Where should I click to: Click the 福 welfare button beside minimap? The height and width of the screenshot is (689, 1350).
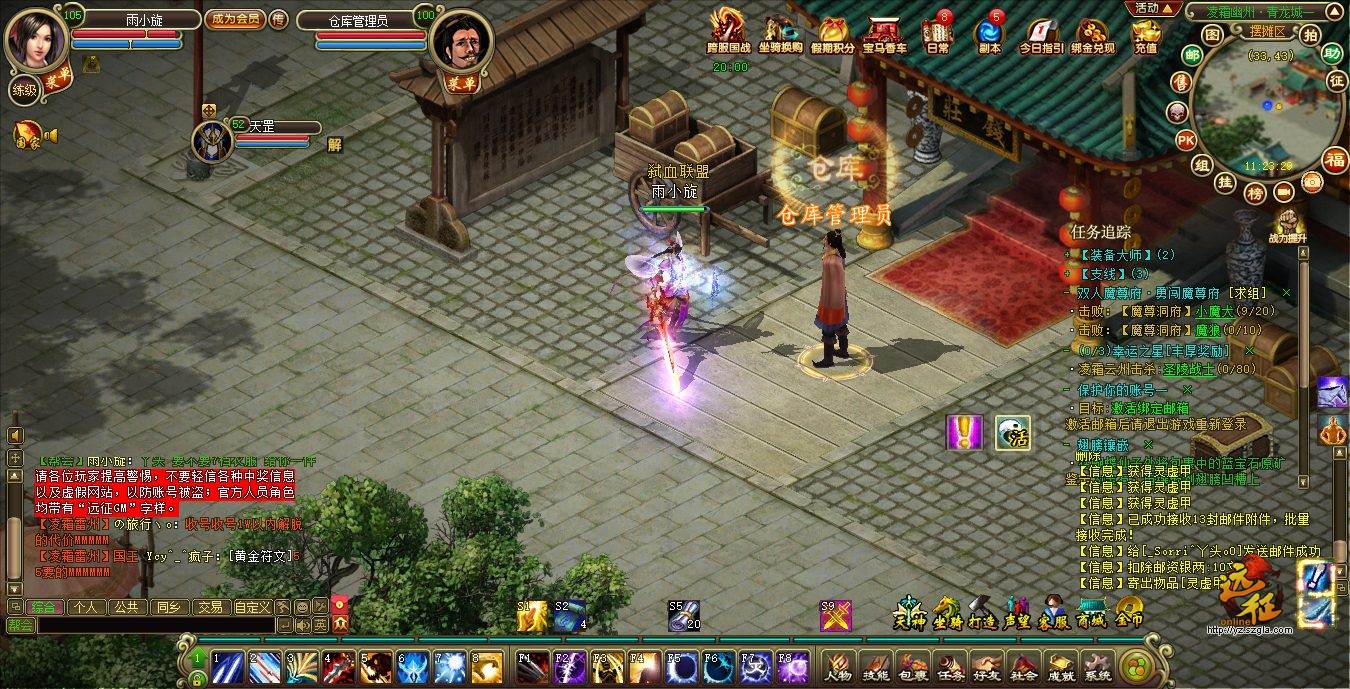coord(1335,159)
